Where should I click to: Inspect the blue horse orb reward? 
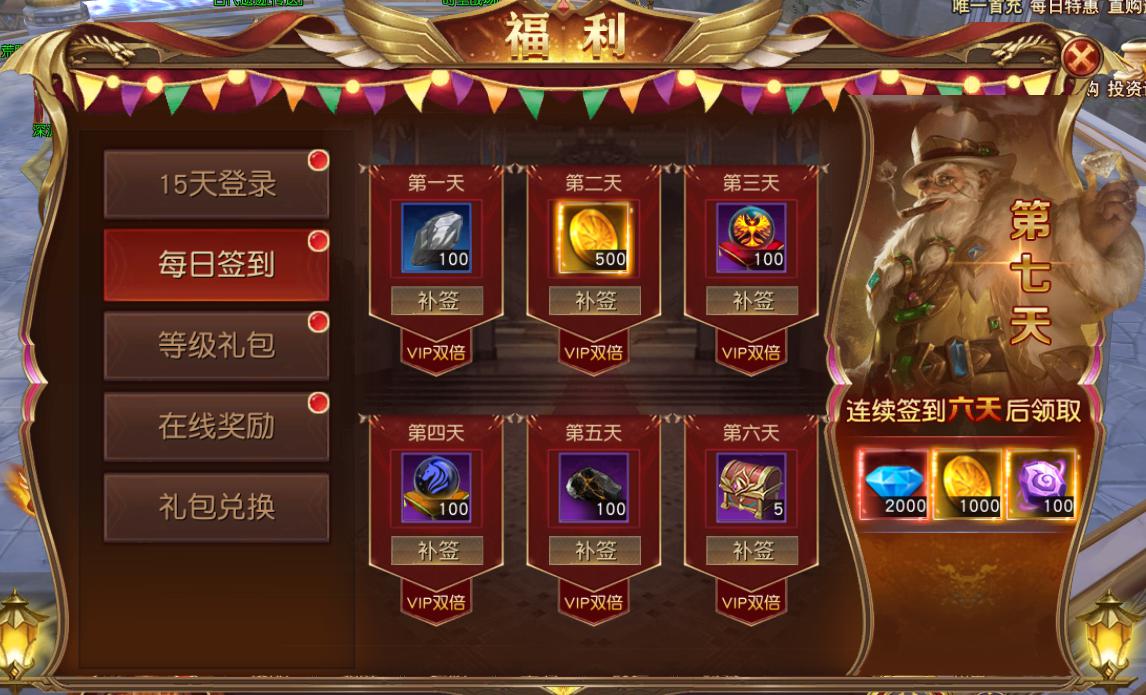pos(437,487)
